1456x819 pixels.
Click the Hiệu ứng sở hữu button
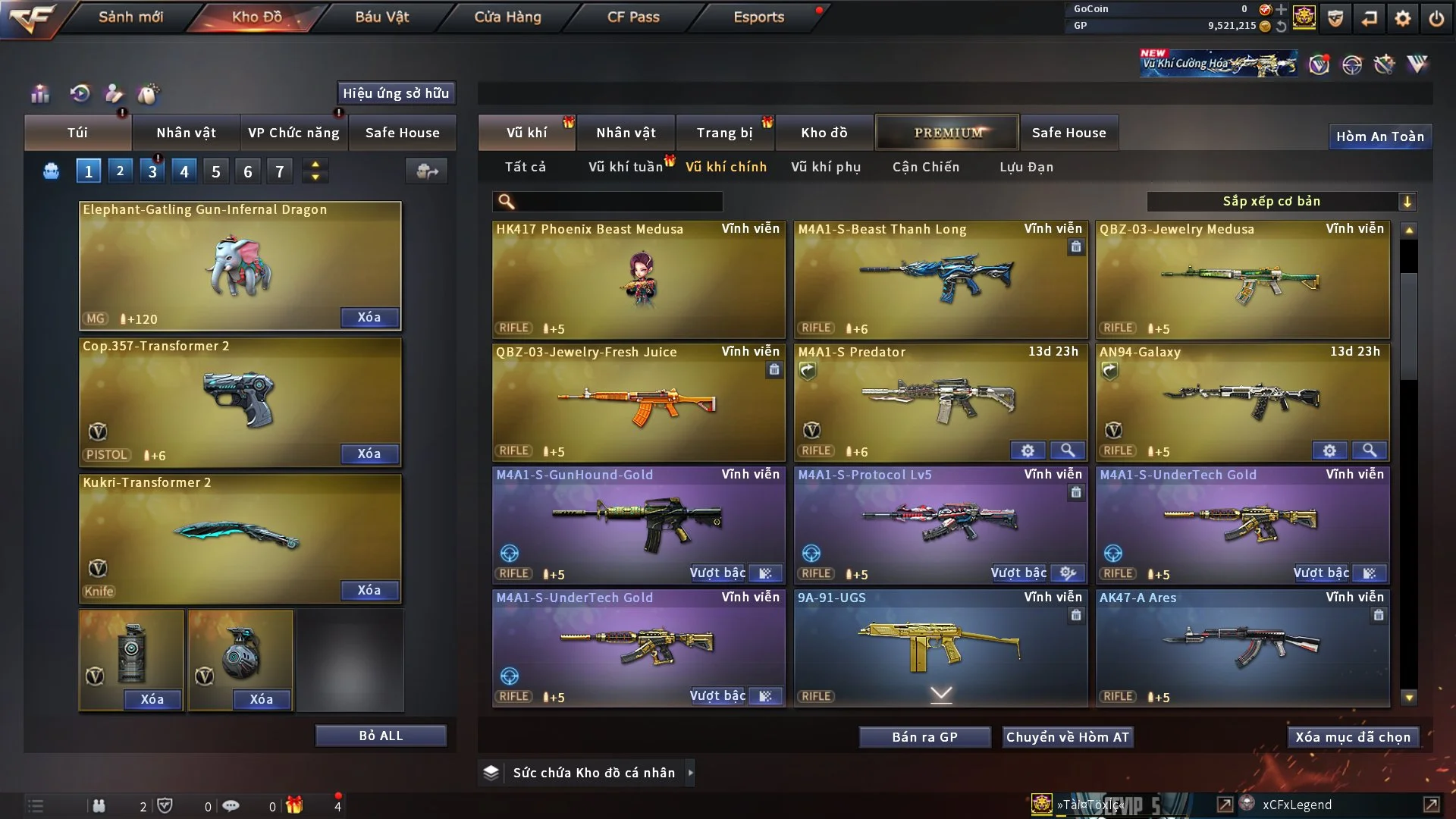pos(396,93)
